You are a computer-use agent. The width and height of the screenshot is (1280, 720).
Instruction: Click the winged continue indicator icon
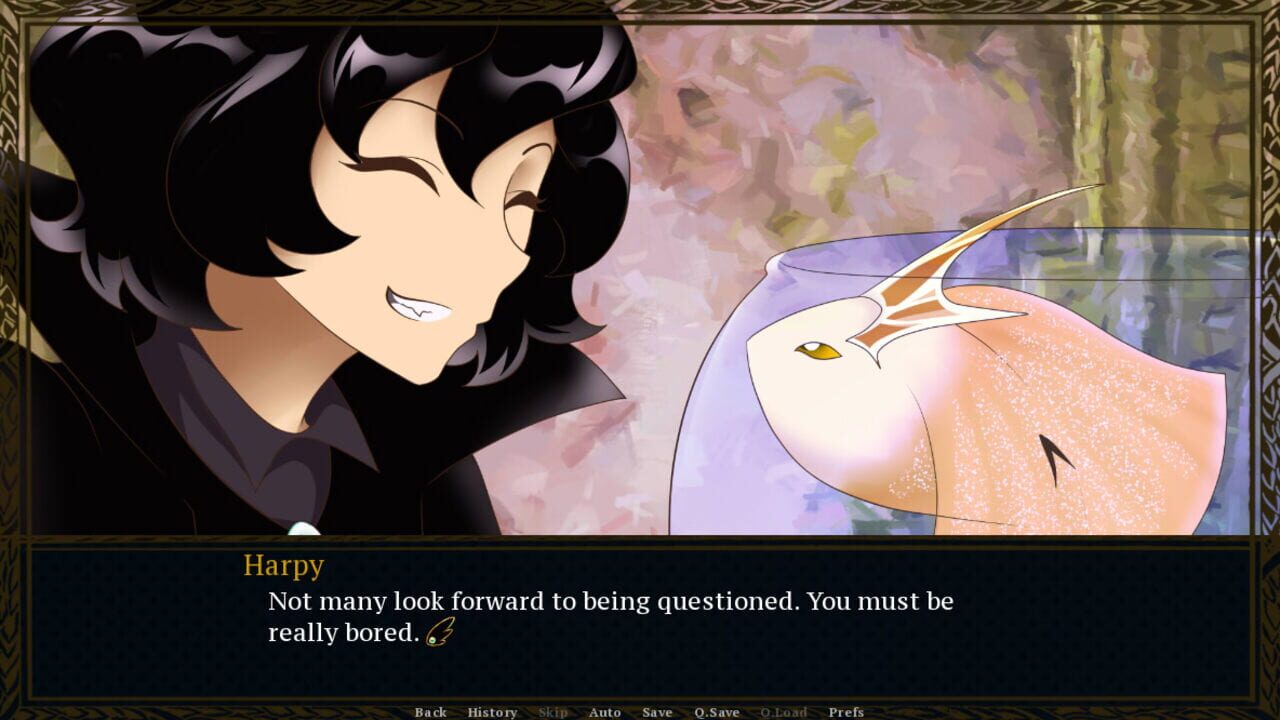click(x=442, y=633)
